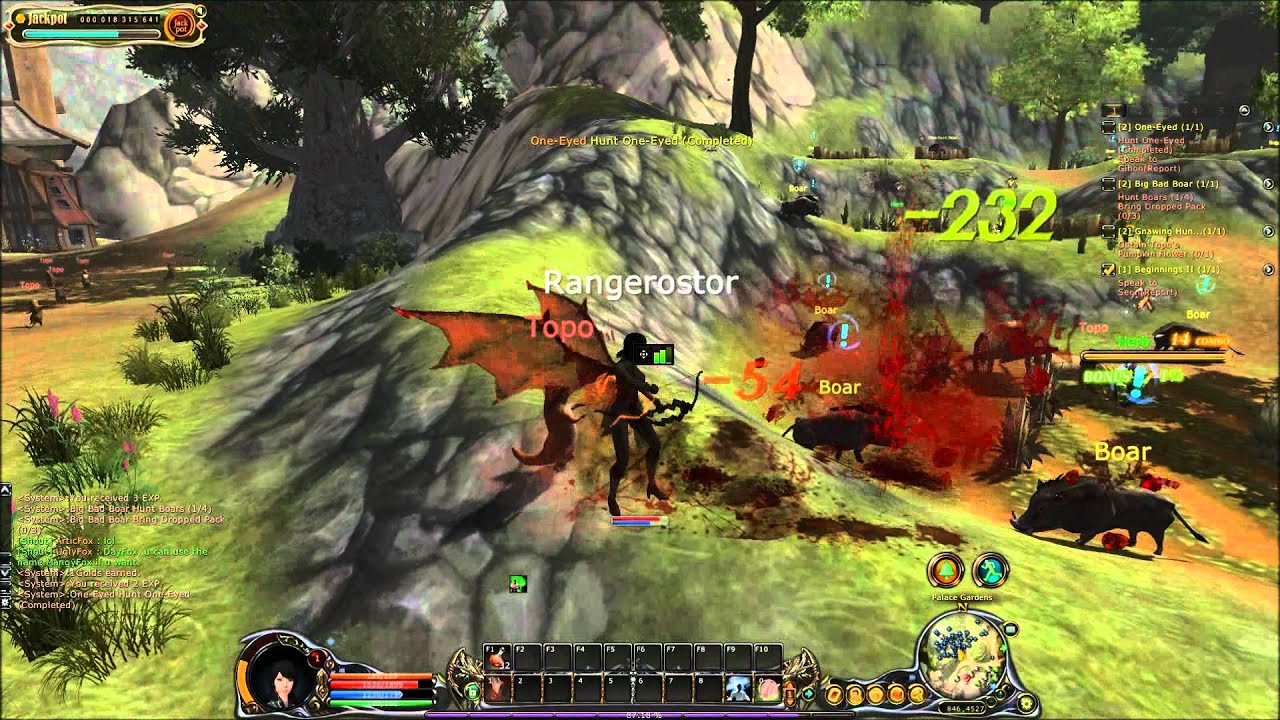Viewport: 1280px width, 720px height.
Task: Expand the Big Bad Boar quest details arrow
Action: (1267, 183)
